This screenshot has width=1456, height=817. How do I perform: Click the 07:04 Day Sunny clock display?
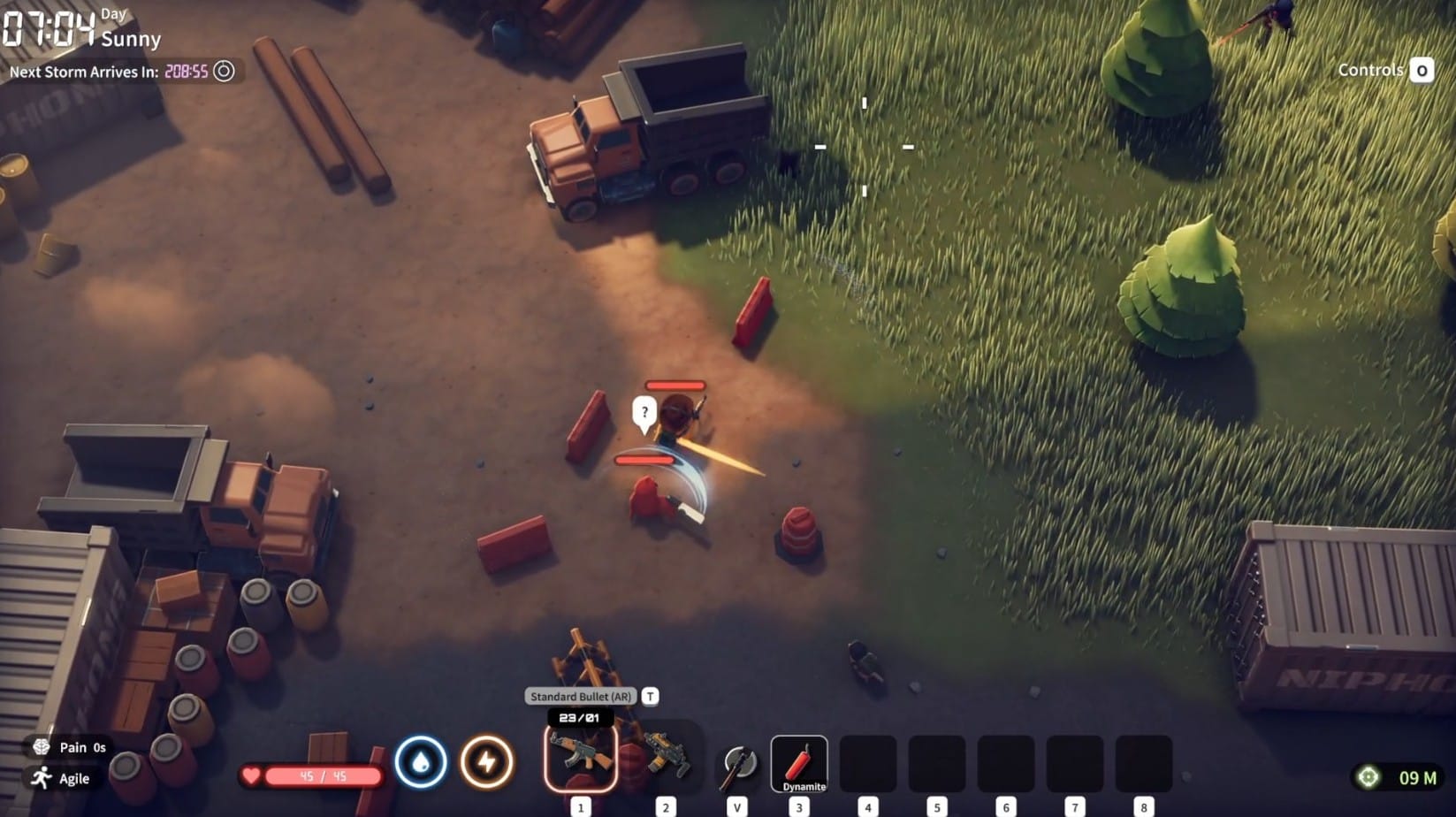(53, 27)
